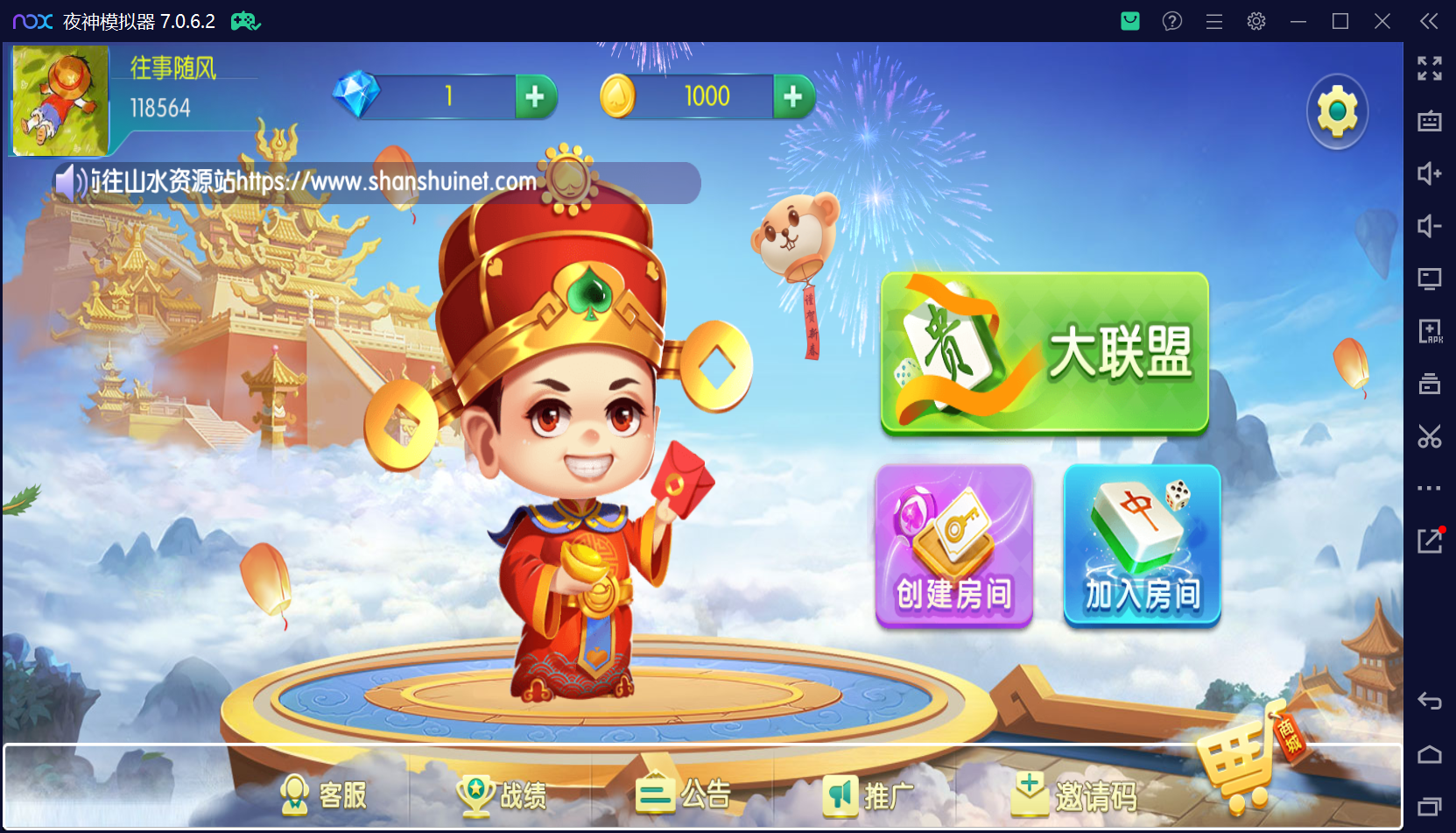Open the in-game settings gear
The width and height of the screenshot is (1456, 833).
1337,110
